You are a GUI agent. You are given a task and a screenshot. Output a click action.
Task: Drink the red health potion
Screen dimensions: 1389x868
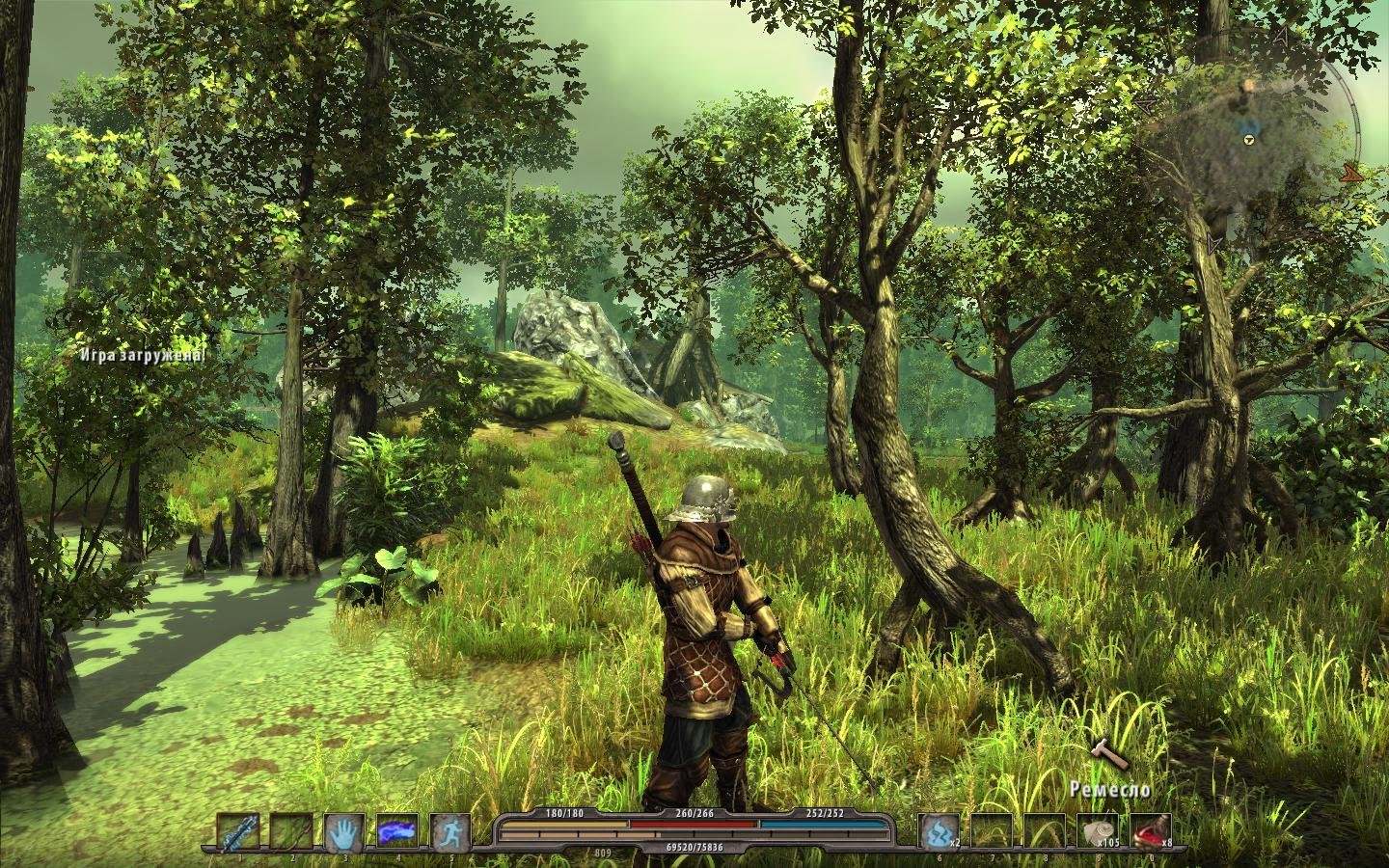click(x=1151, y=831)
